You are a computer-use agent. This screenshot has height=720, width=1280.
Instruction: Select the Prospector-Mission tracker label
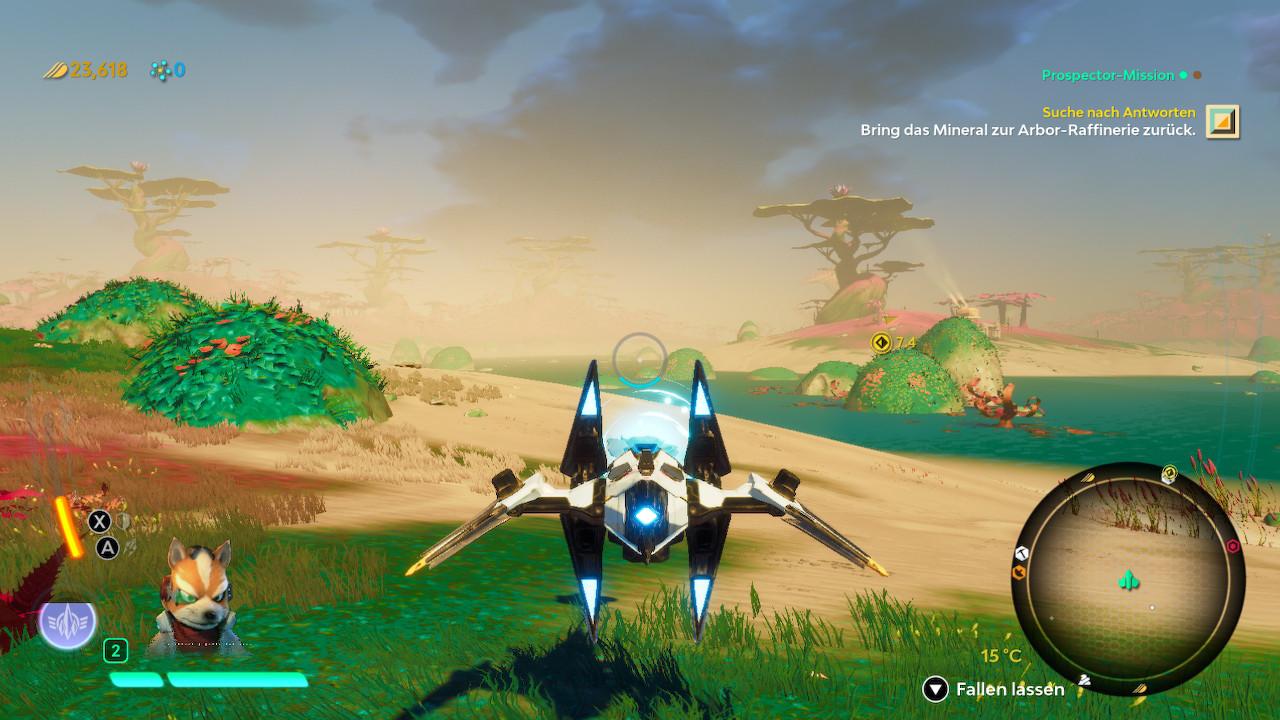1107,75
